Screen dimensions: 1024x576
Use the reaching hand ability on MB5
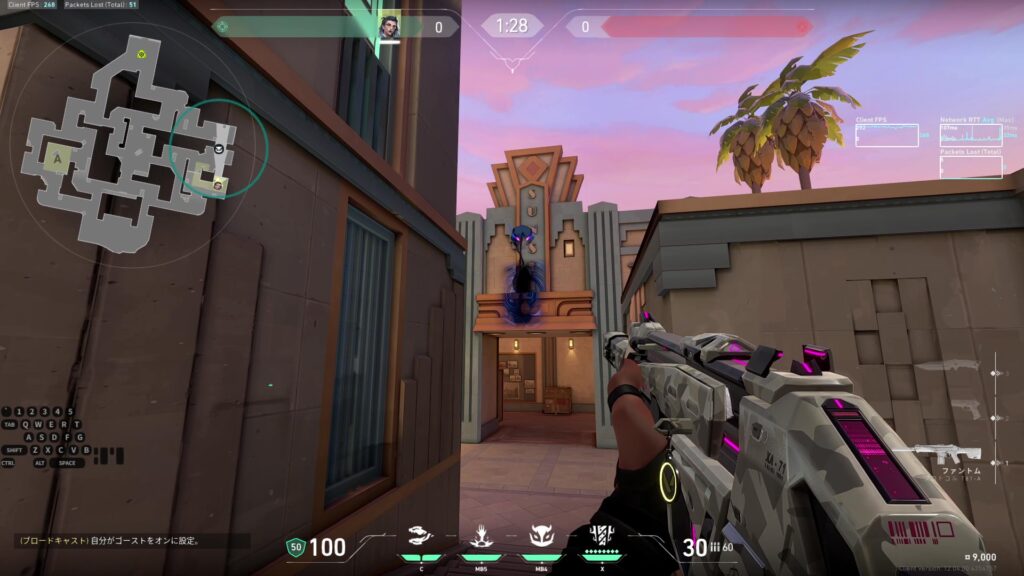click(481, 537)
